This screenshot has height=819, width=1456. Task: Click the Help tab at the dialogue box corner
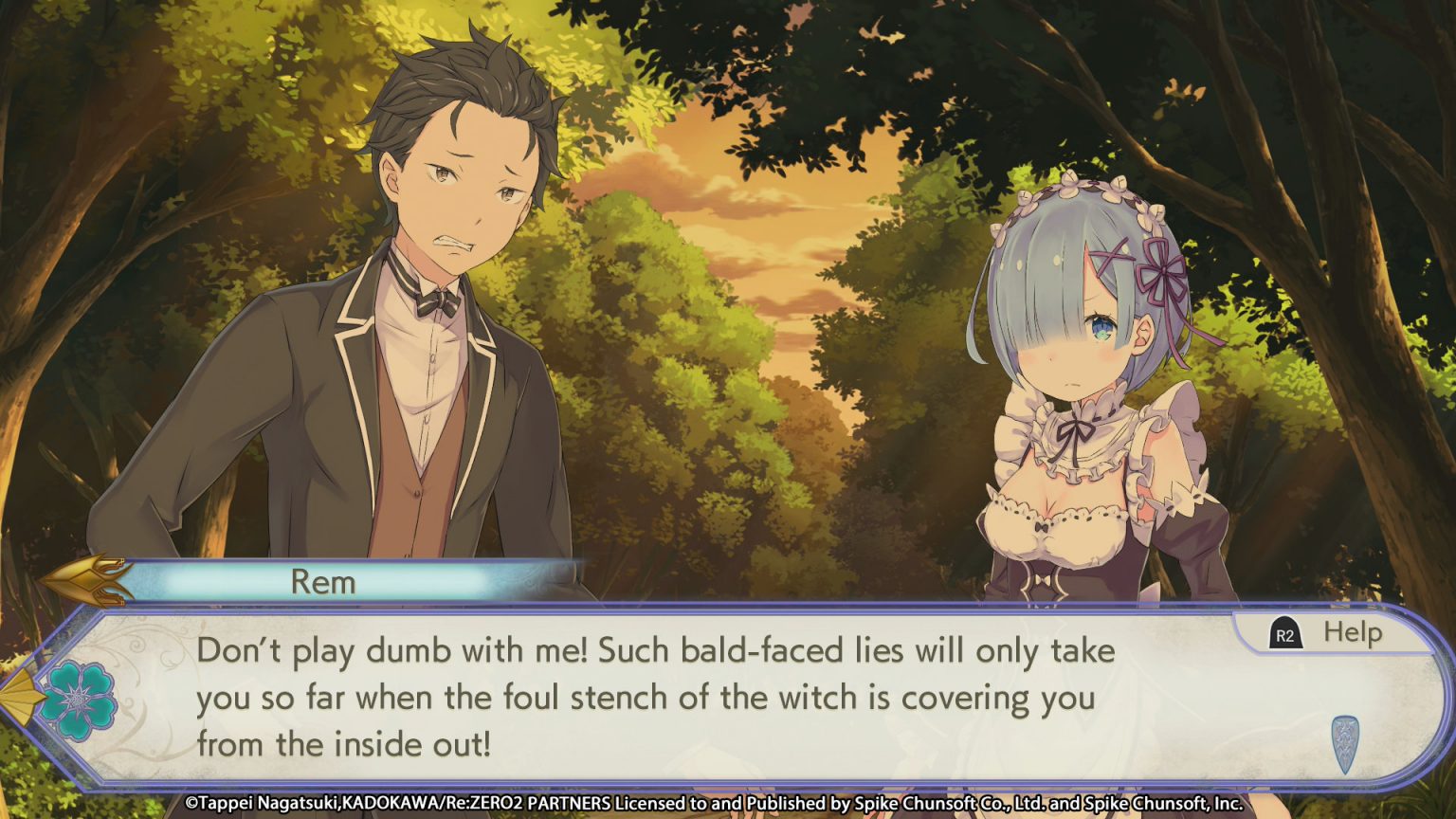coord(1327,632)
